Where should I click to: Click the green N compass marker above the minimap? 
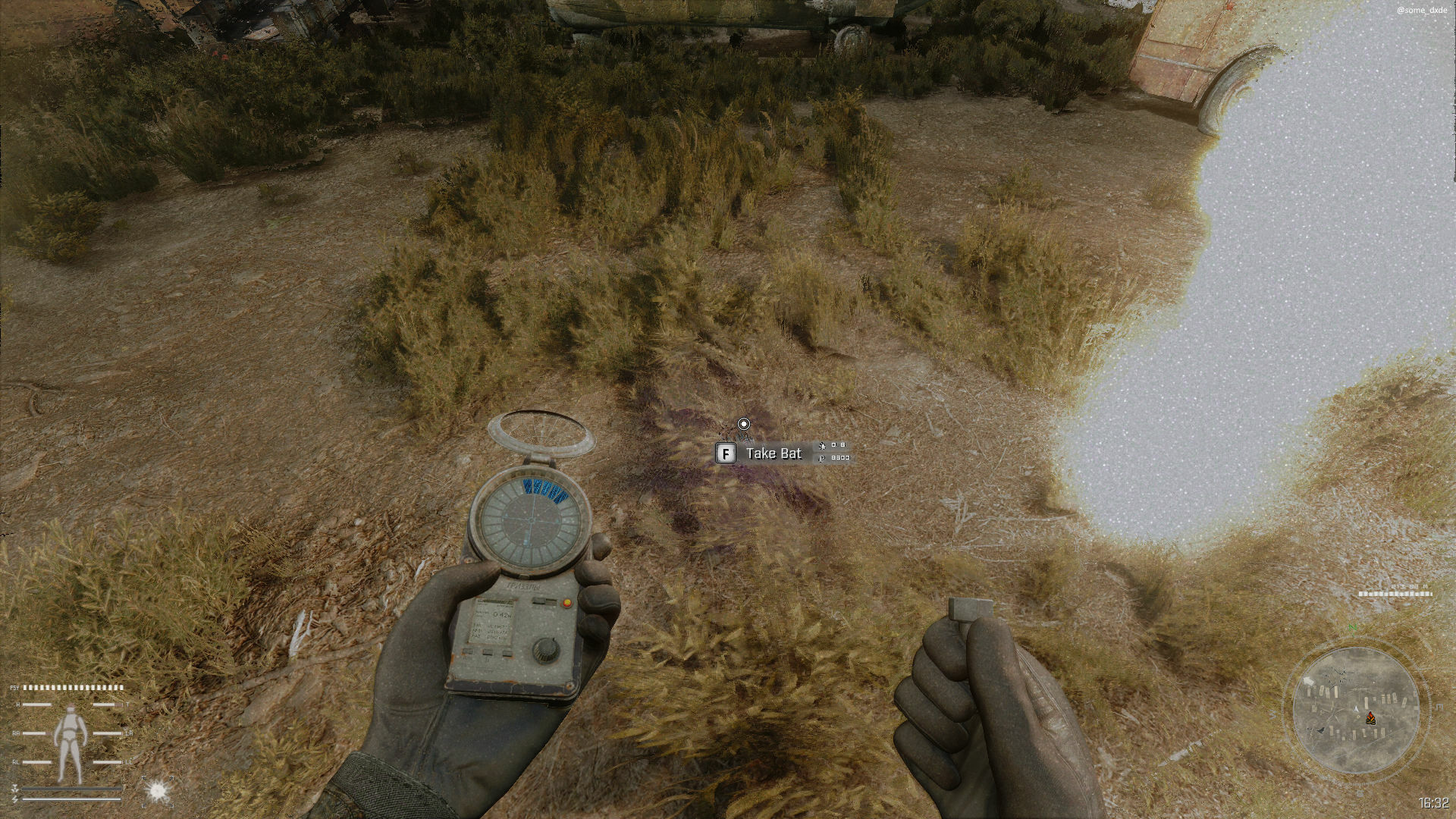pyautogui.click(x=1353, y=628)
